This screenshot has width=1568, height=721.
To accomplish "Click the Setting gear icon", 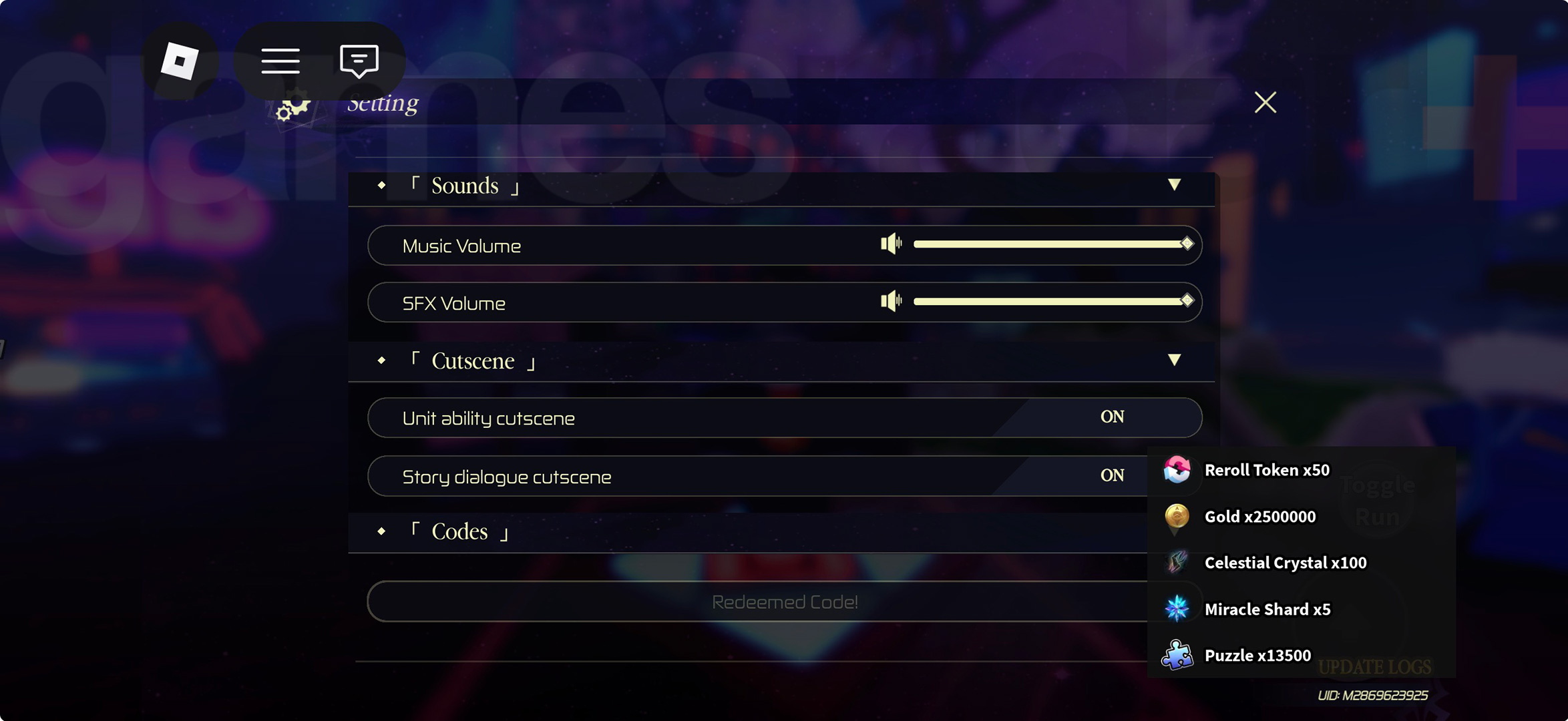I will click(x=292, y=105).
